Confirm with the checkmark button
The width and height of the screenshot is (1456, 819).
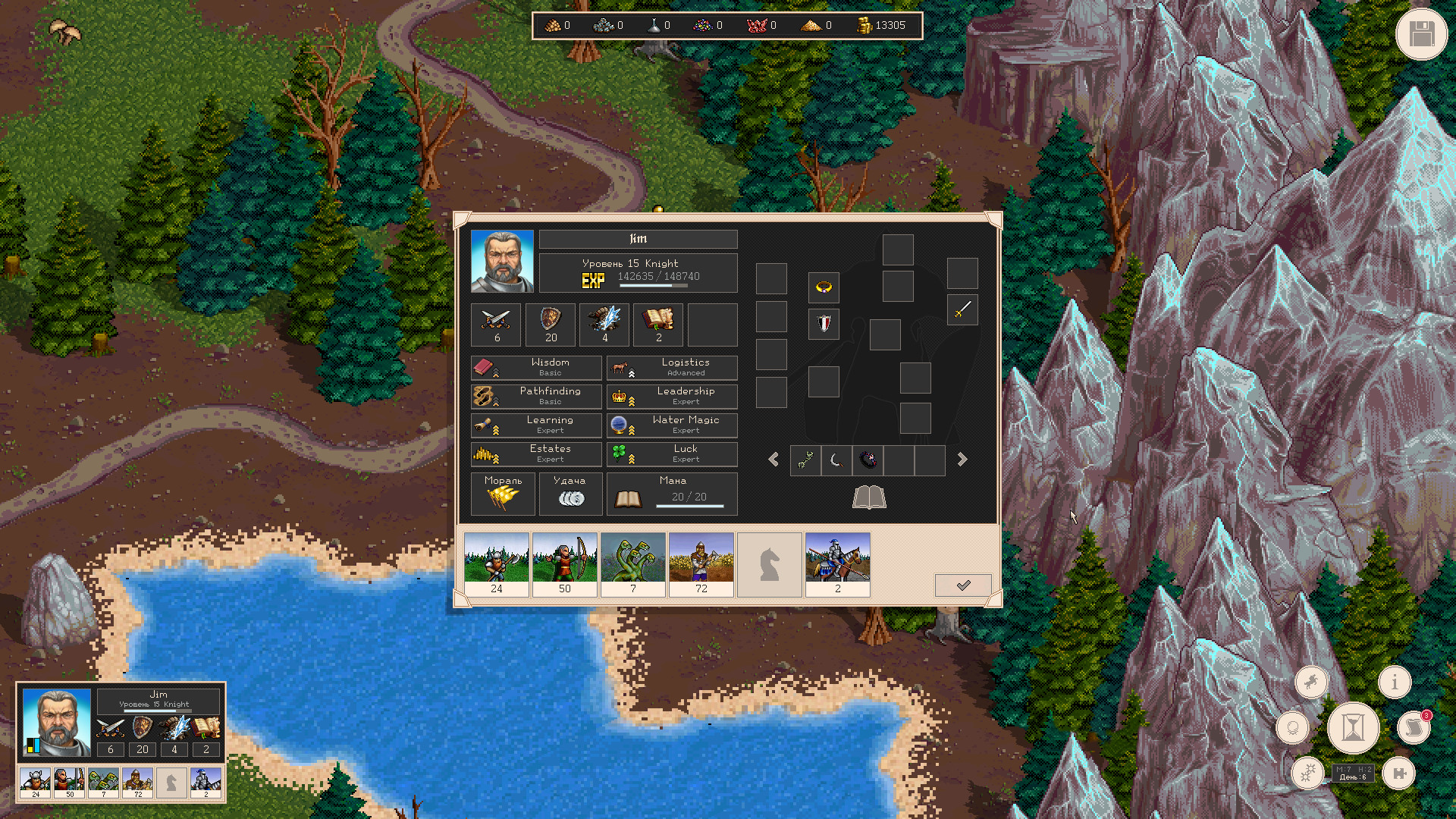pyautogui.click(x=962, y=585)
